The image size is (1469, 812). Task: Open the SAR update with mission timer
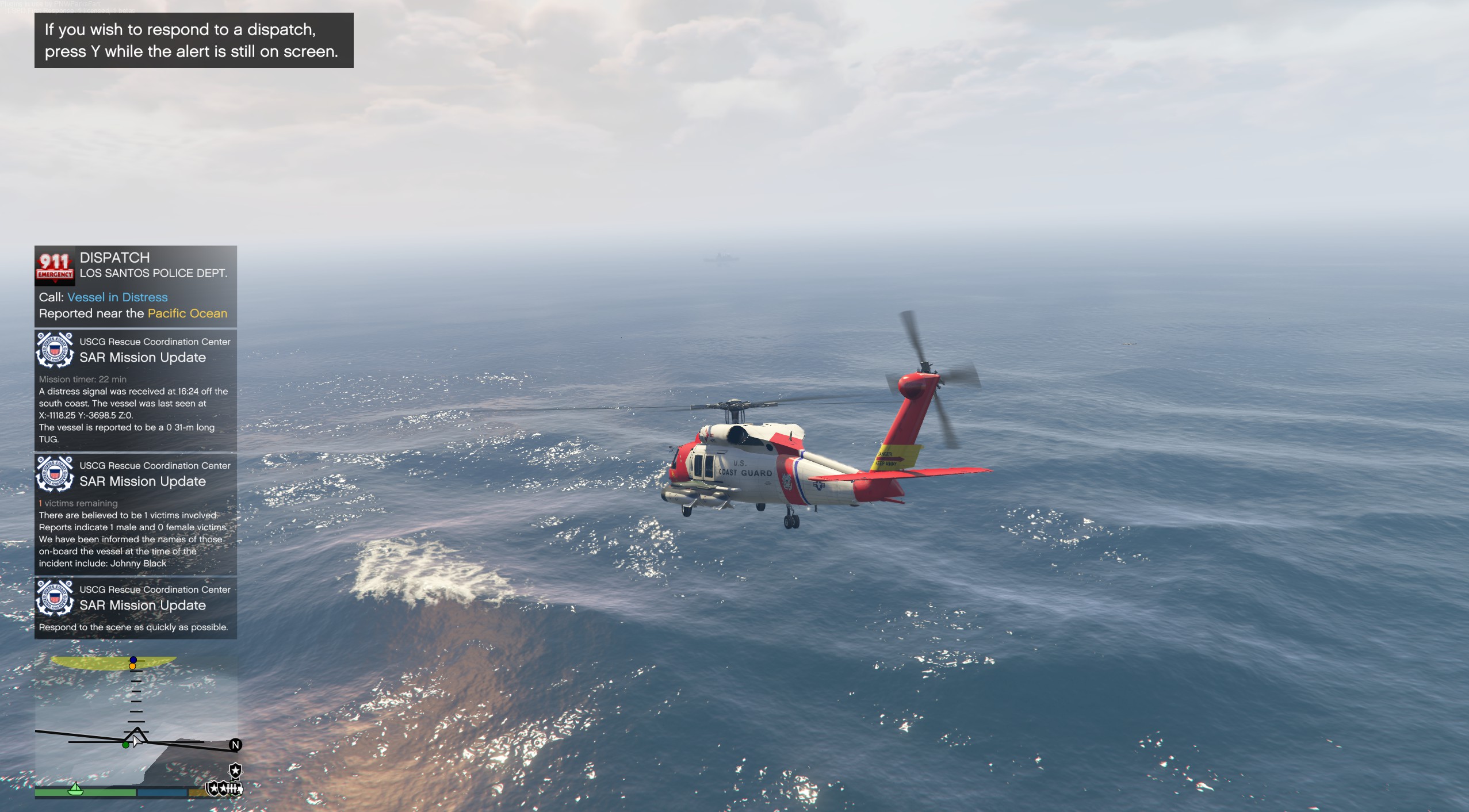click(x=135, y=391)
